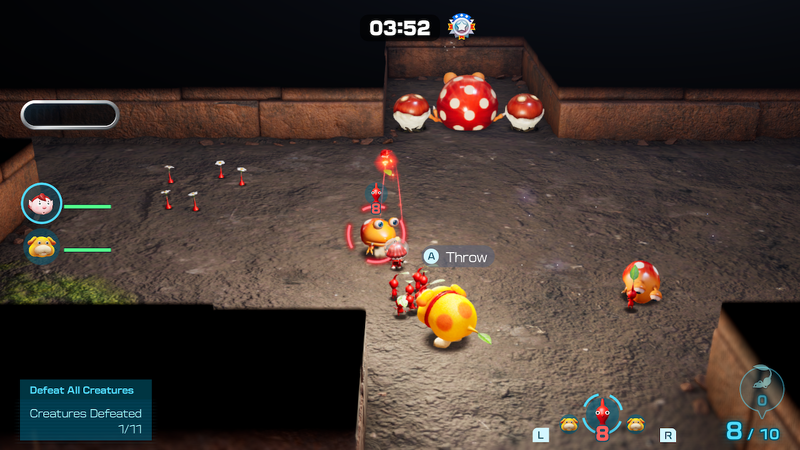Select the red Pikmin squad icon
This screenshot has height=450, width=800.
(x=602, y=414)
